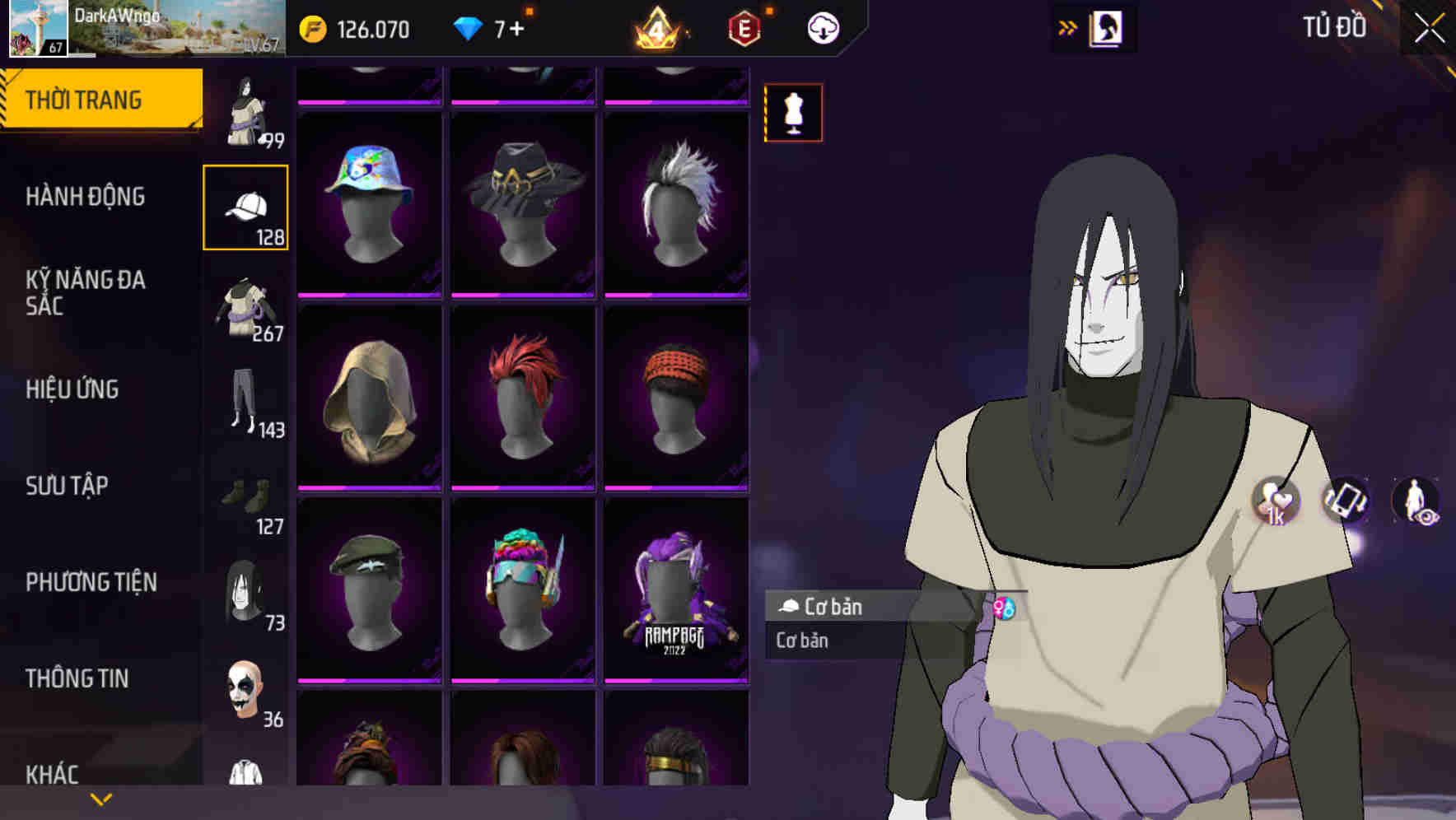Switch to the SƯU TẬP tab

pos(67,487)
